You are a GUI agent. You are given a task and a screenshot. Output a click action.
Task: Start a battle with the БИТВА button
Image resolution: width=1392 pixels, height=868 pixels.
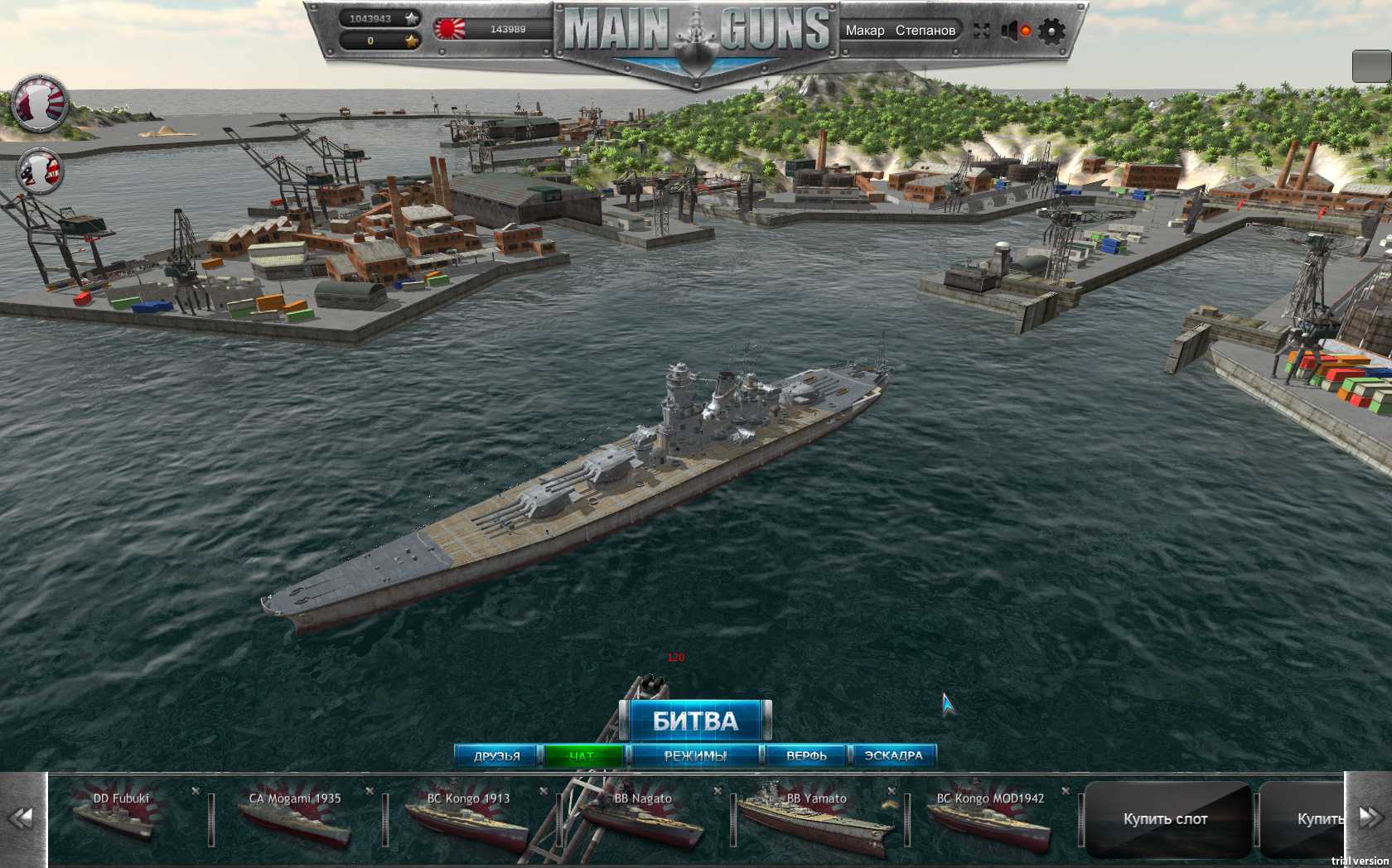point(695,721)
